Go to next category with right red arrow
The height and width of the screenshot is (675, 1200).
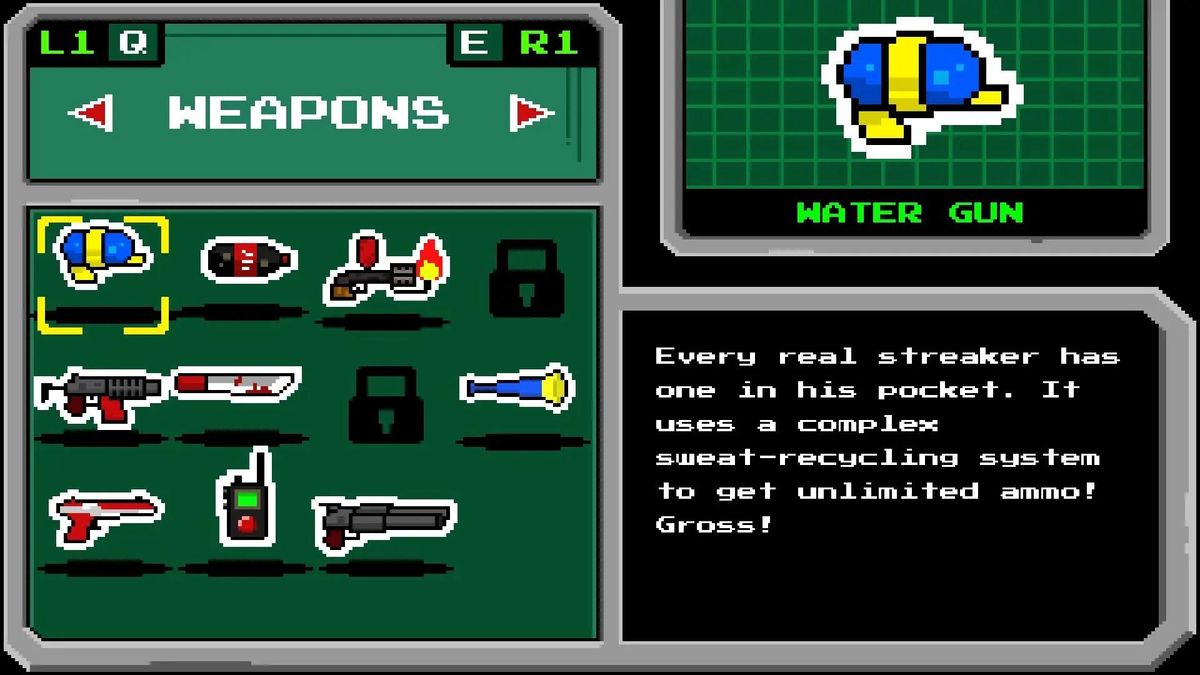click(531, 113)
